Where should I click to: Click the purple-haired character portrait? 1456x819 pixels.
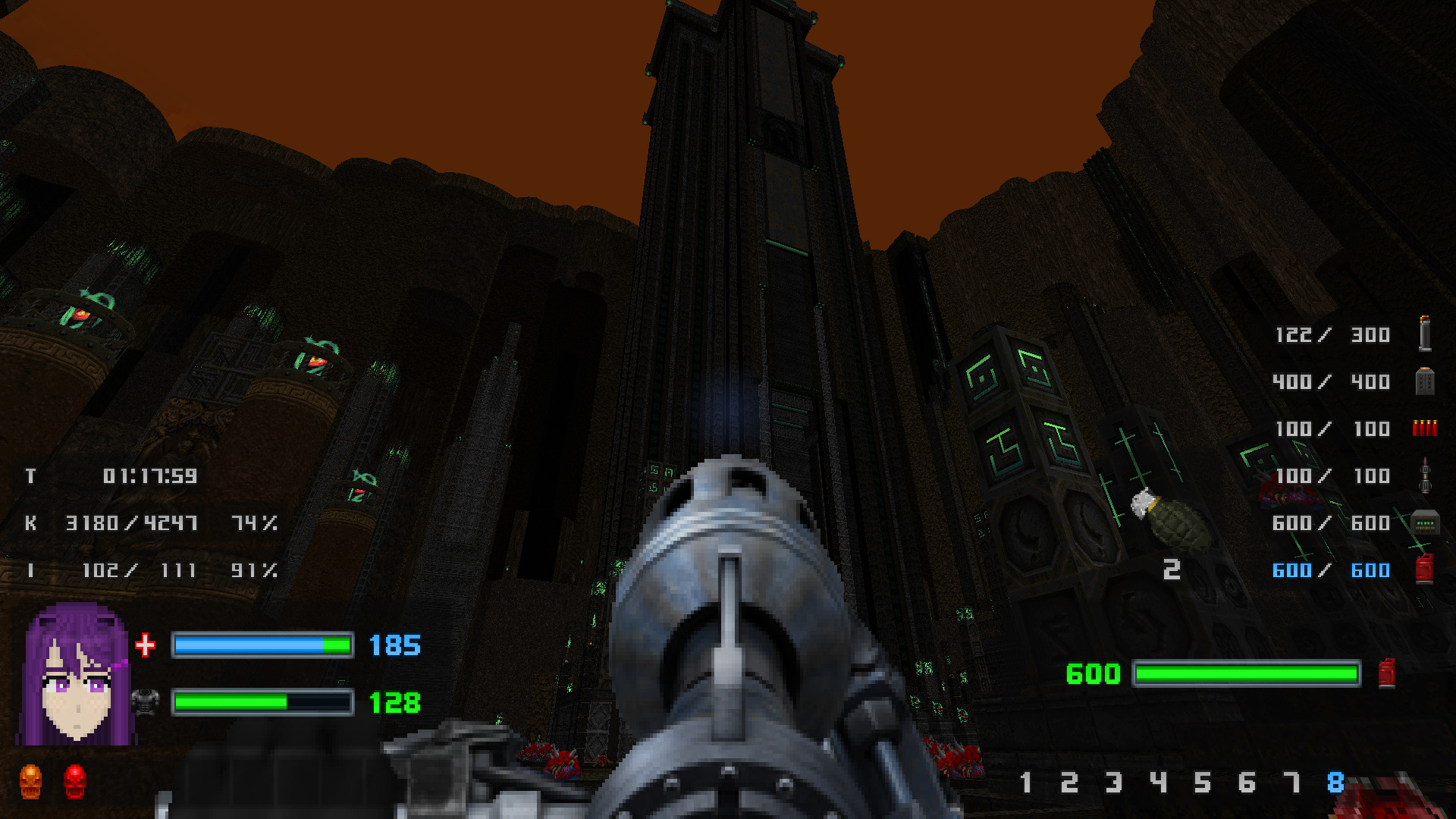click(x=76, y=675)
